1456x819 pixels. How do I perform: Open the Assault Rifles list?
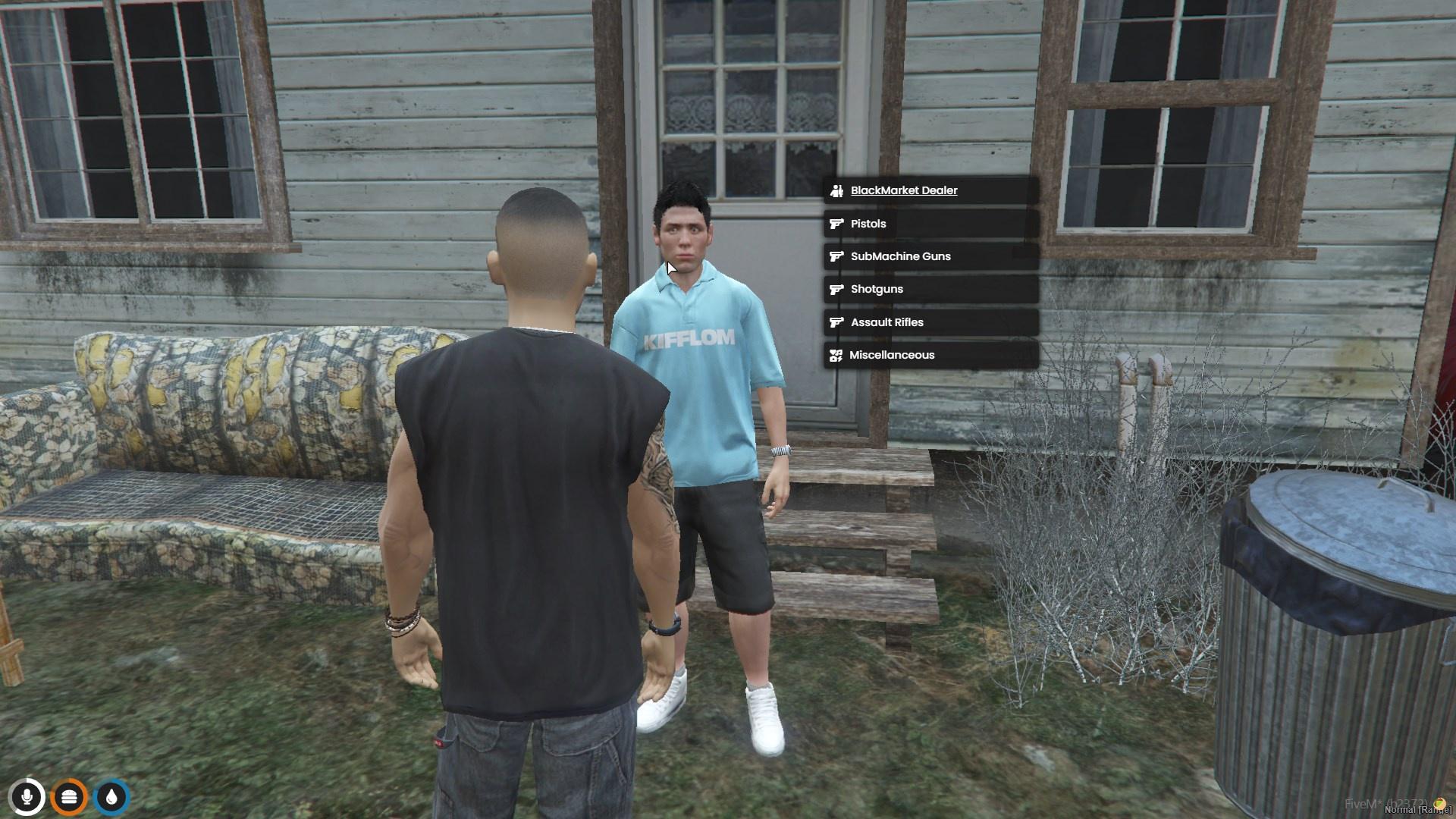886,322
